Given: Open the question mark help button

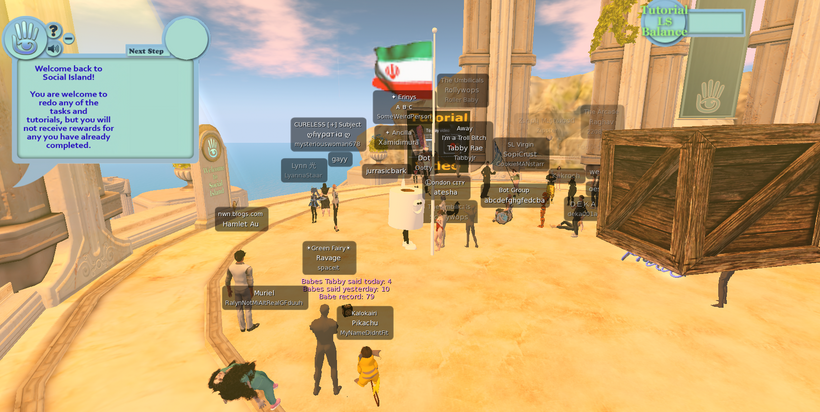Looking at the screenshot, I should pos(54,31).
